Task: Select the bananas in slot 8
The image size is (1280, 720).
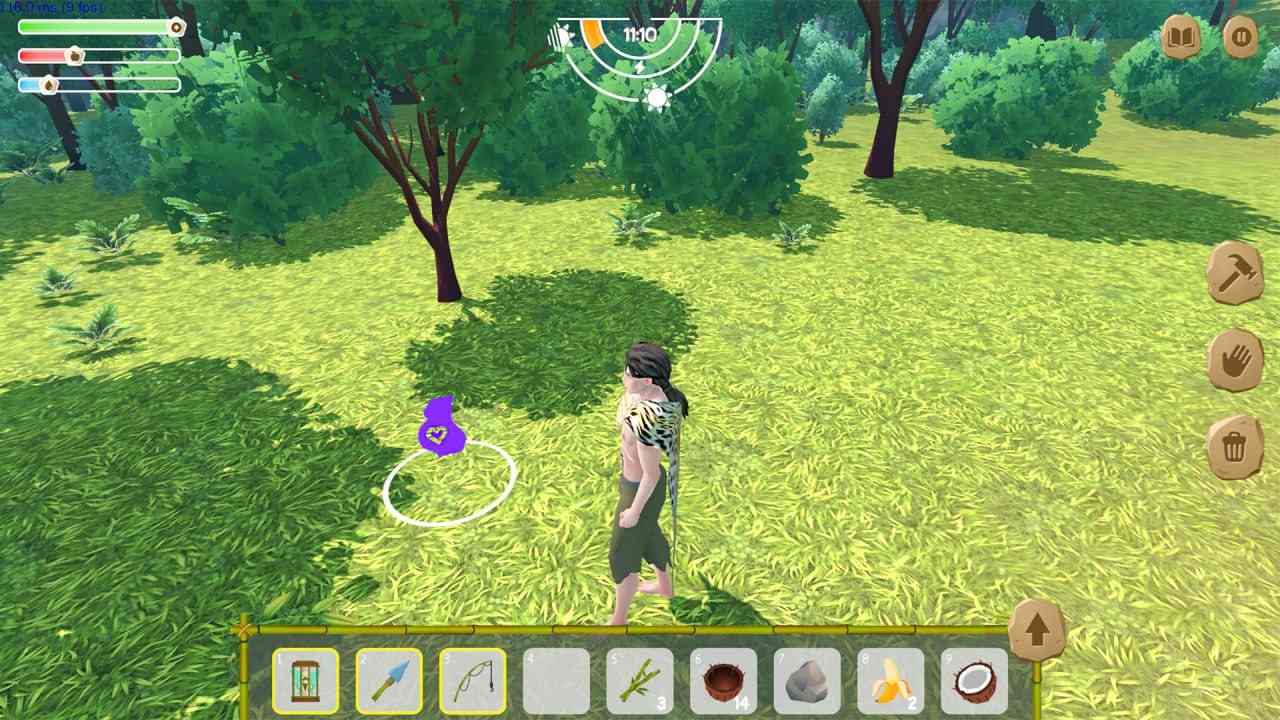Action: (x=890, y=682)
